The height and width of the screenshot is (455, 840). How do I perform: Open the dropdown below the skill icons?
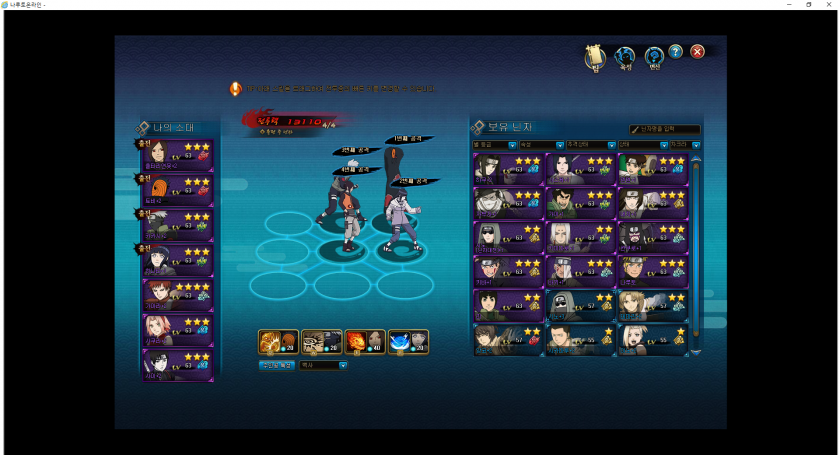click(323, 366)
